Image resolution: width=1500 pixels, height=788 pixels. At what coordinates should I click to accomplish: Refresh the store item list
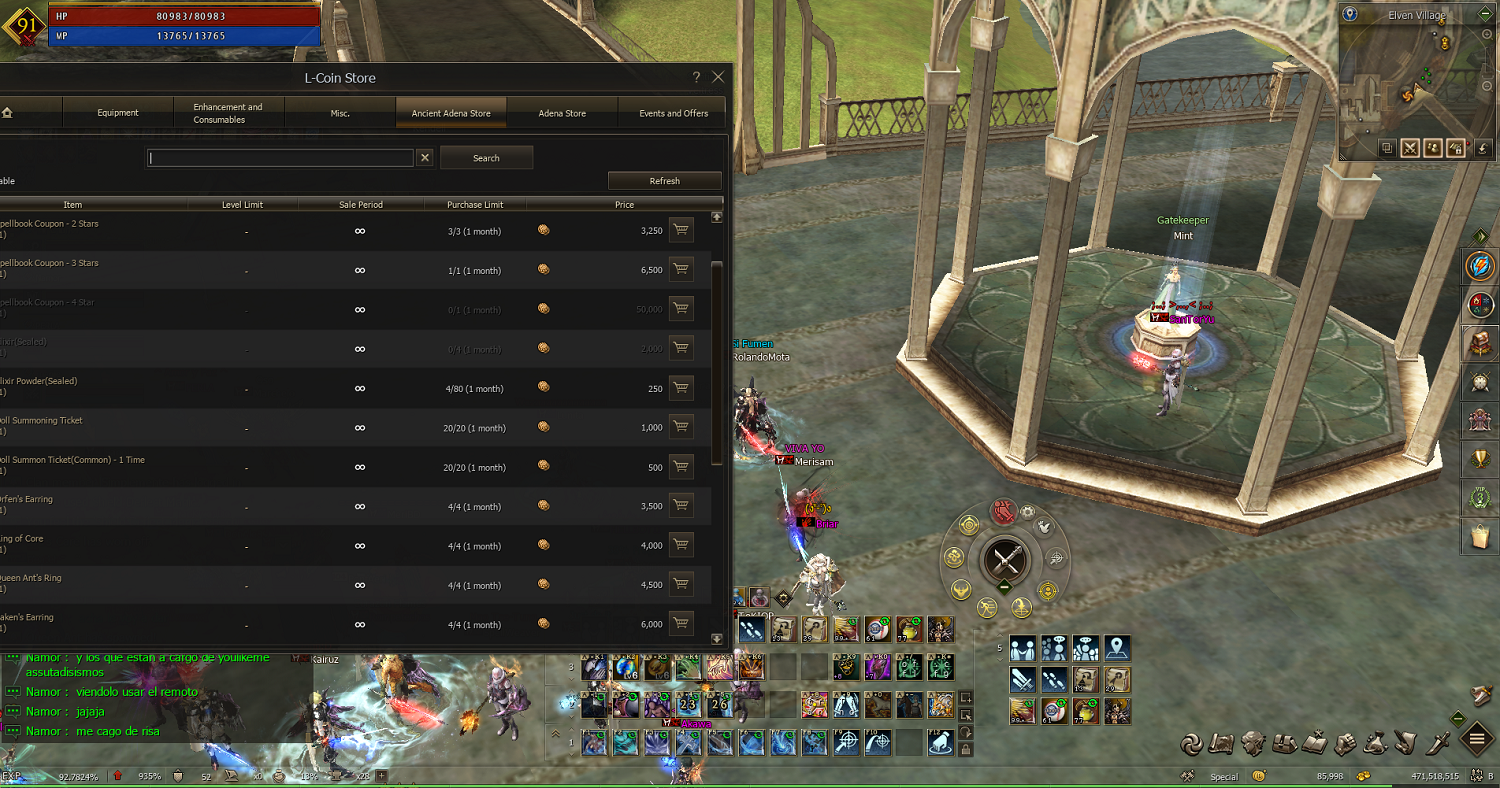point(664,181)
